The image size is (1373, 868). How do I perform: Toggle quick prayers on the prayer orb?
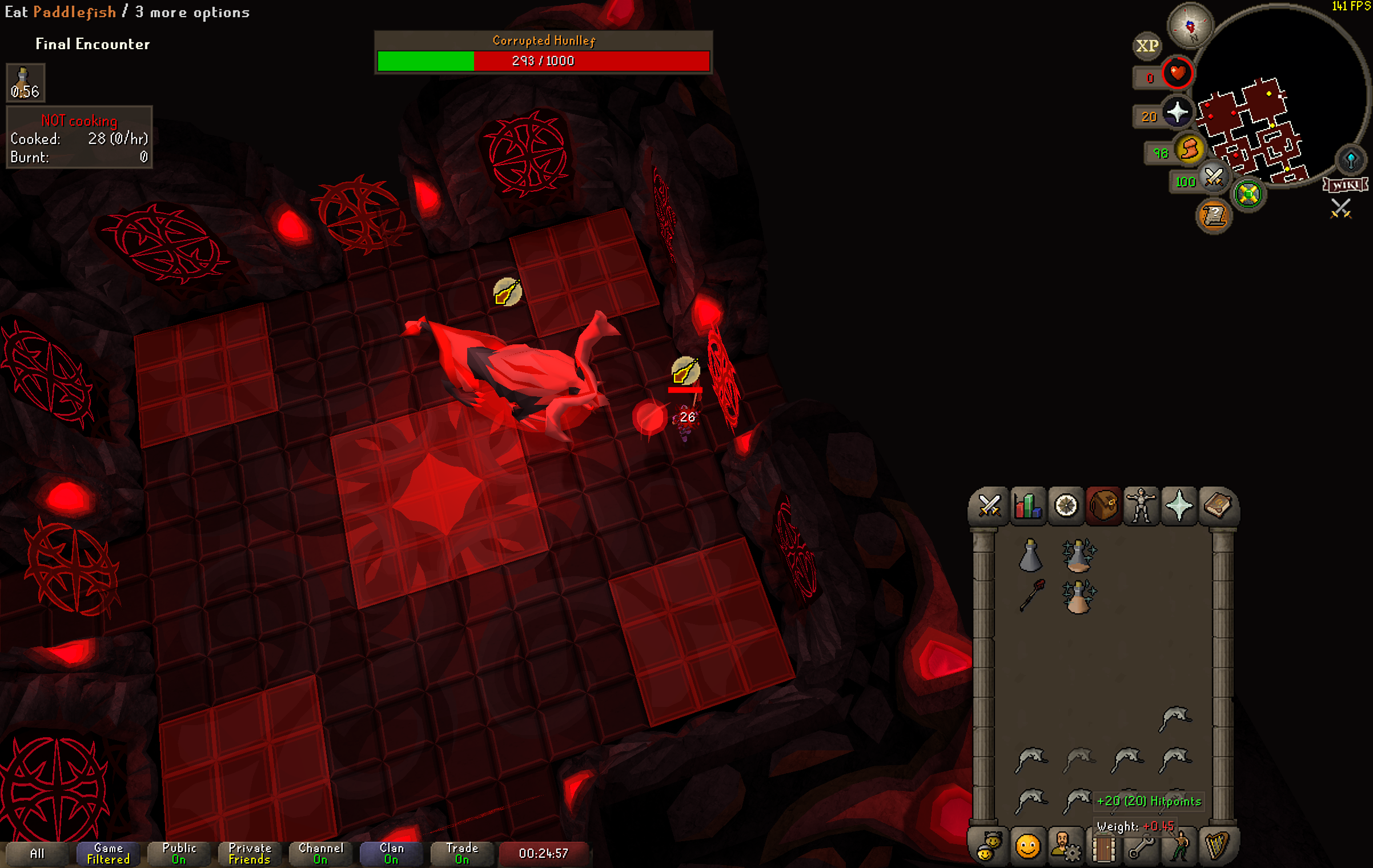(1178, 112)
